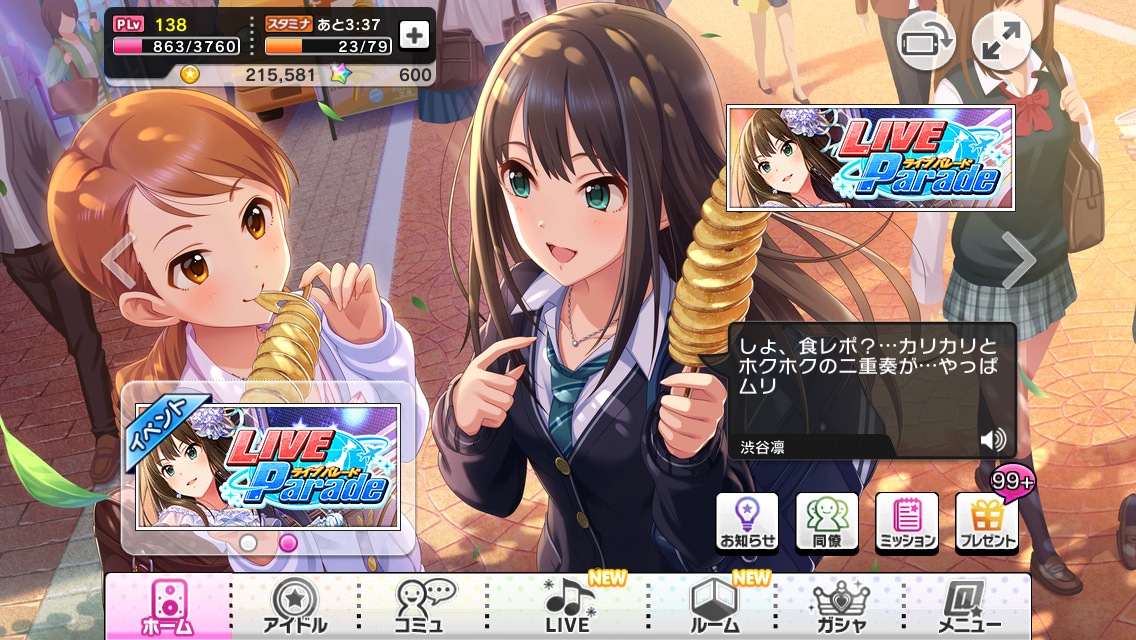Toggle screen rotation with the round rotate icon
The width and height of the screenshot is (1136, 640).
(925, 42)
